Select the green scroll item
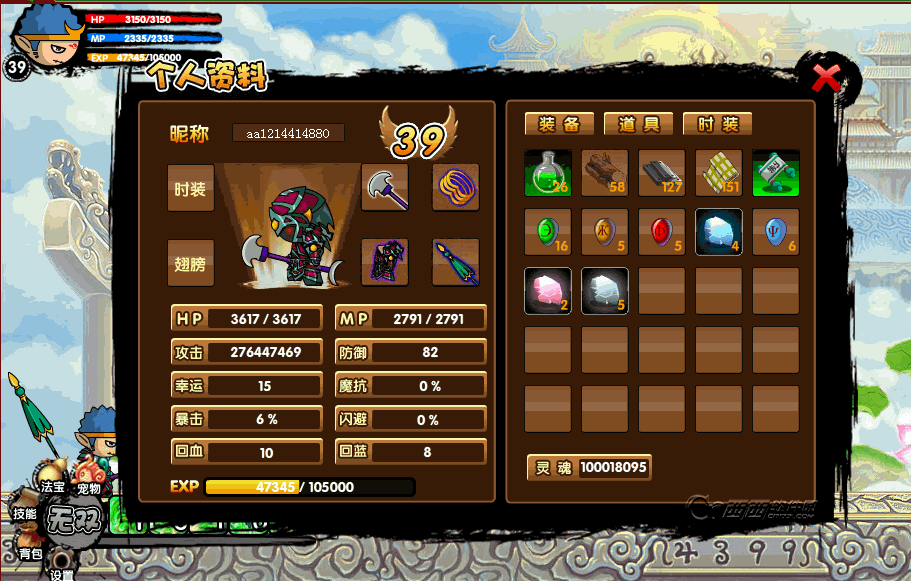The image size is (911, 581). tap(776, 173)
